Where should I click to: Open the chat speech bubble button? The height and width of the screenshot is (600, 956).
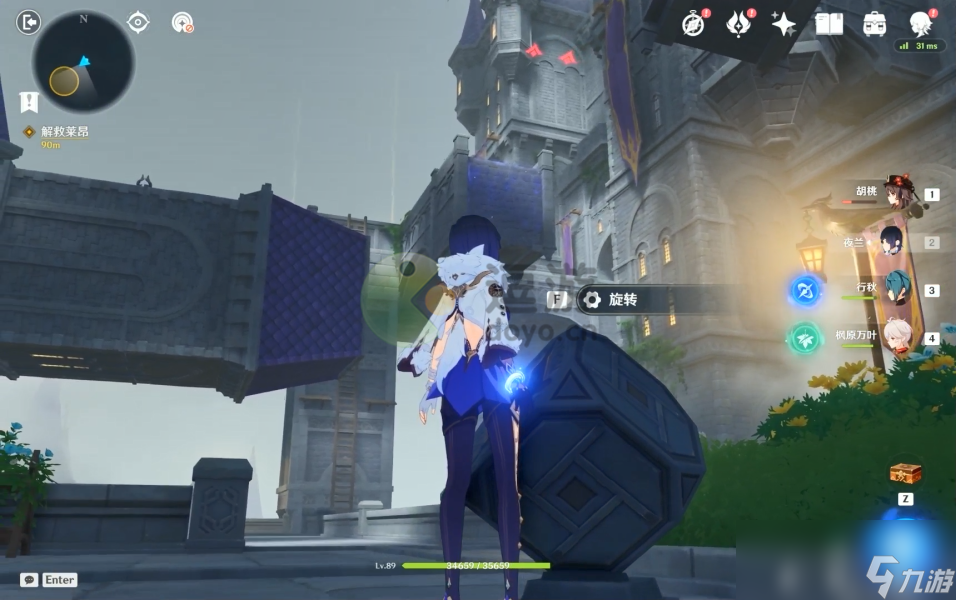pos(29,580)
